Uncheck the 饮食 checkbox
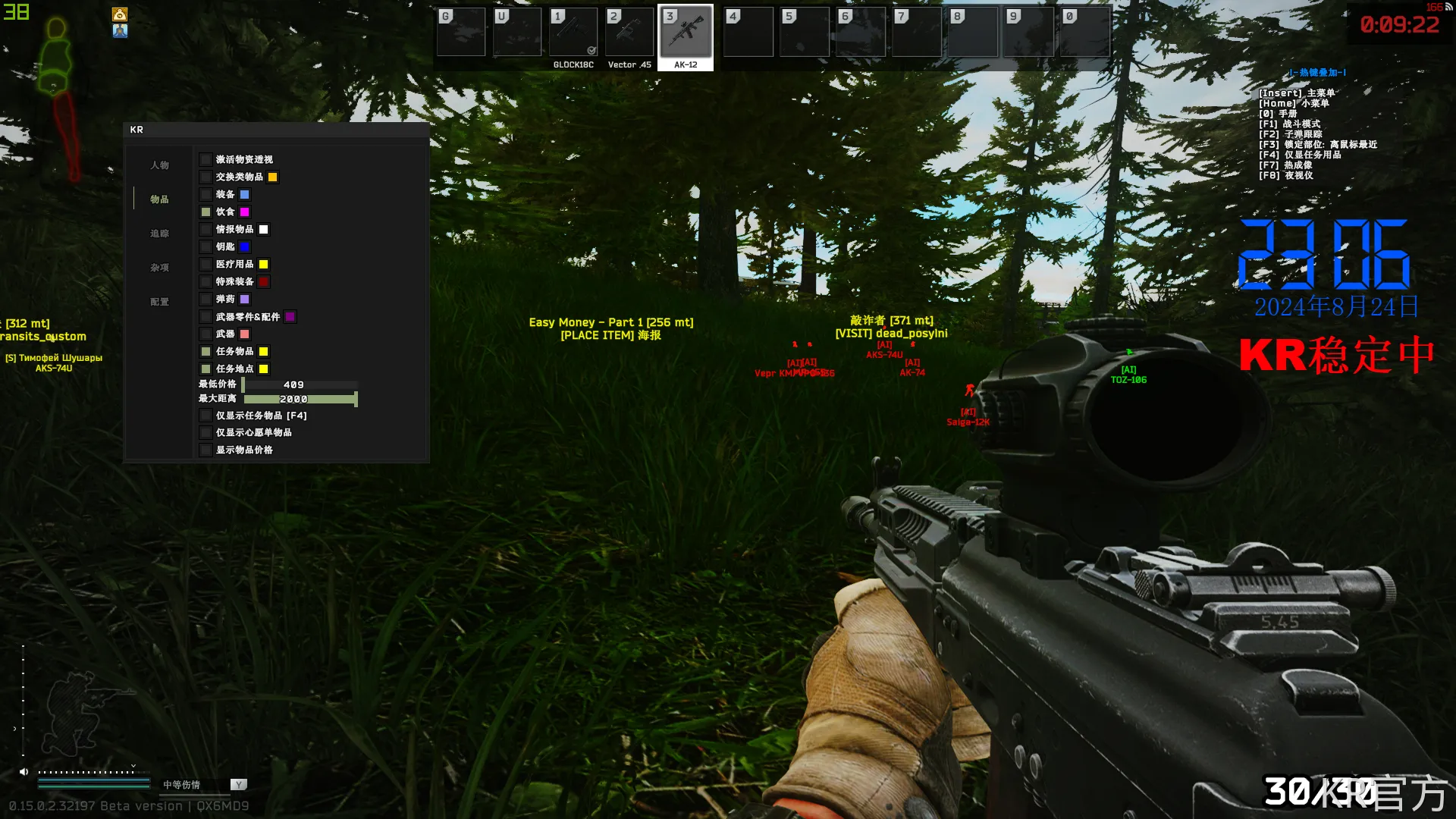The image size is (1456, 819). click(206, 212)
